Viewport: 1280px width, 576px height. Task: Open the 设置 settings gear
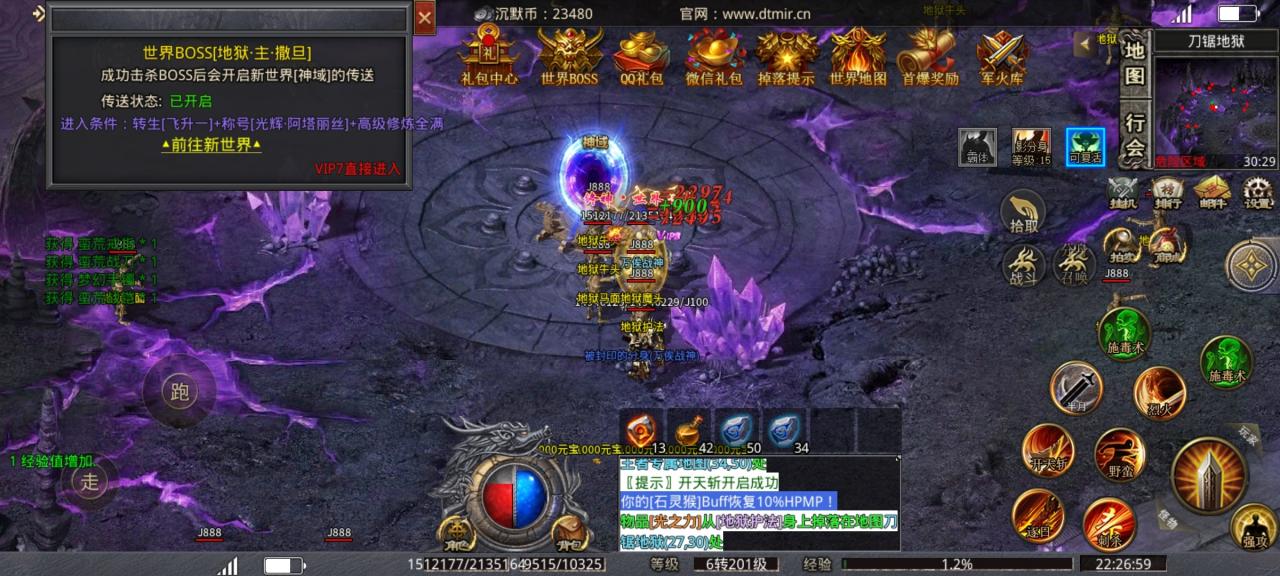pyautogui.click(x=1257, y=191)
